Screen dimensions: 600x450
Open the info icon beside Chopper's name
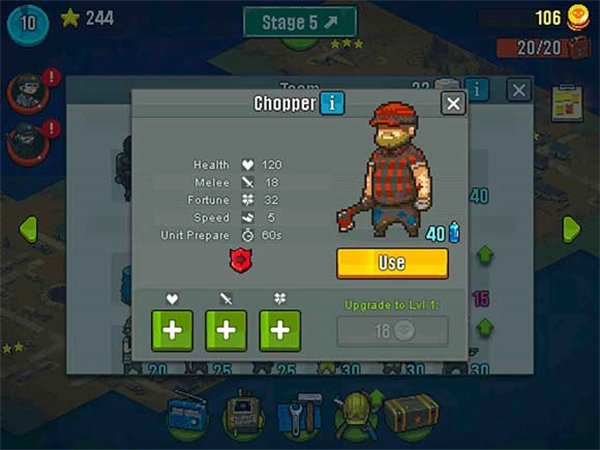tap(332, 102)
